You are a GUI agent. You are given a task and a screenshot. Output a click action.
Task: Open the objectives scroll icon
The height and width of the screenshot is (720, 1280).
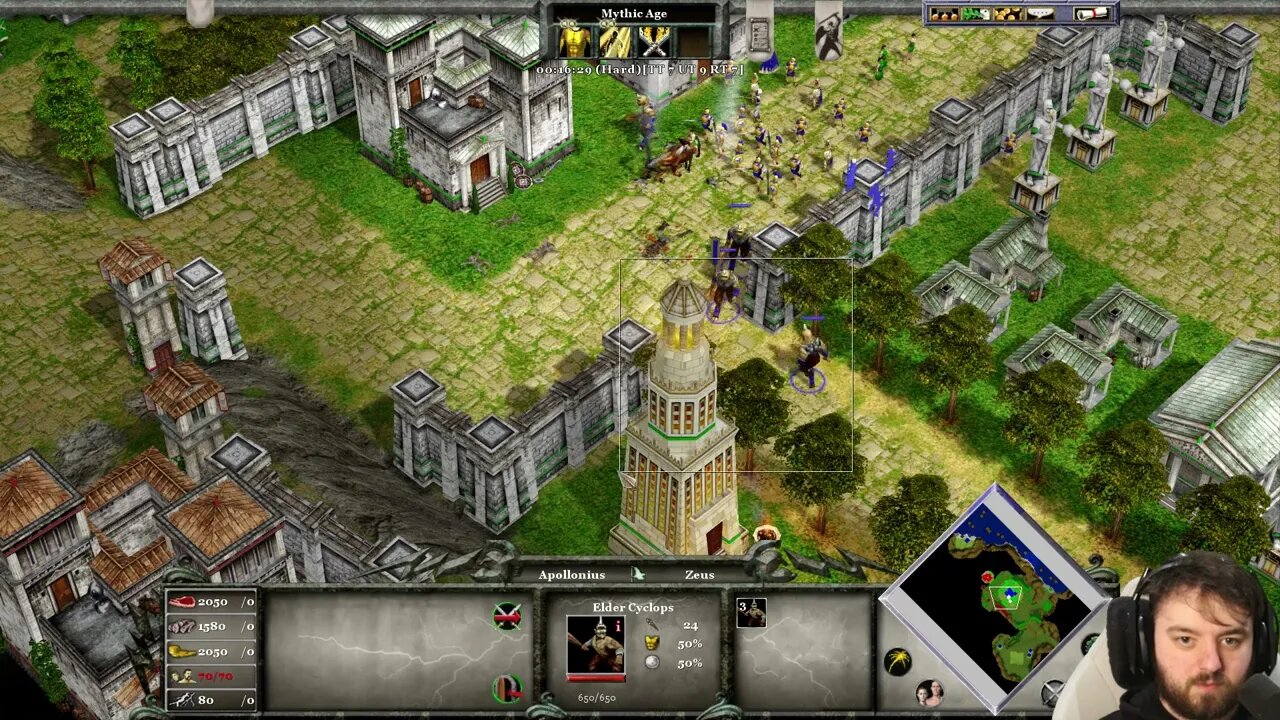(1092, 14)
